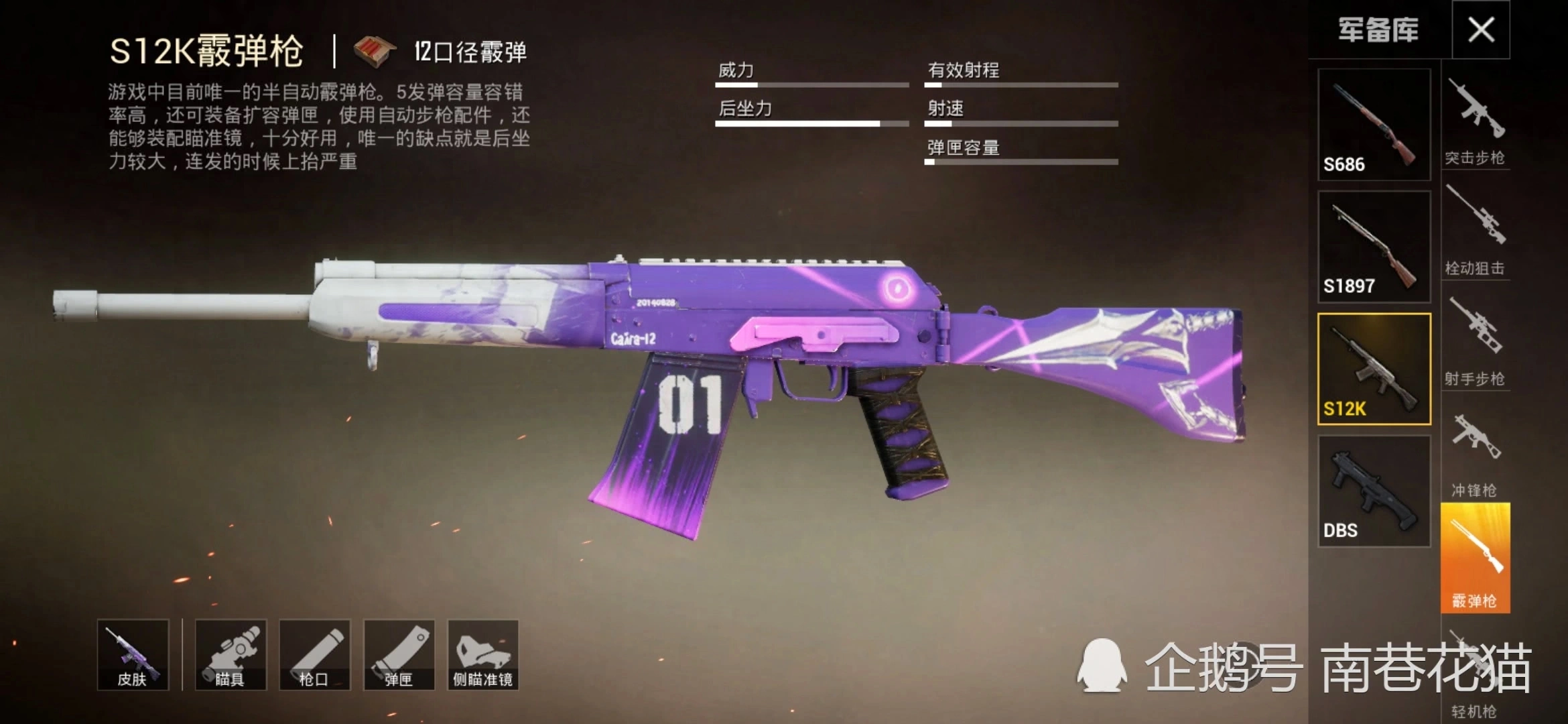Image resolution: width=1568 pixels, height=724 pixels.
Task: Select the S12K weapon tile
Action: pos(1374,369)
